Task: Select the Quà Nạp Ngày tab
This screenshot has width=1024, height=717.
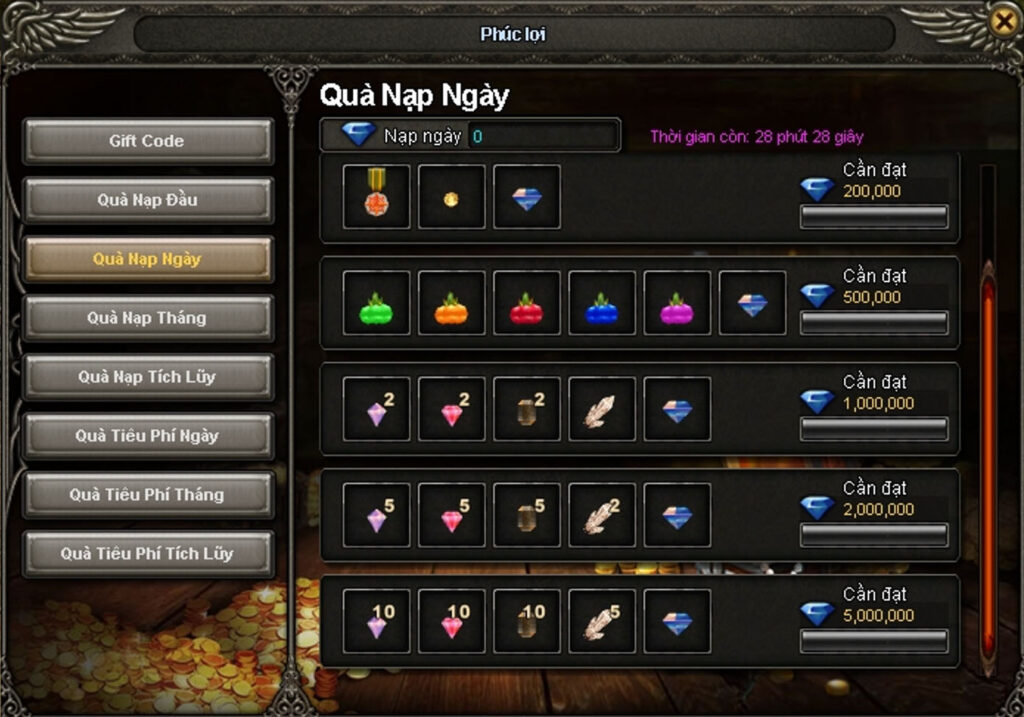Action: click(x=147, y=259)
